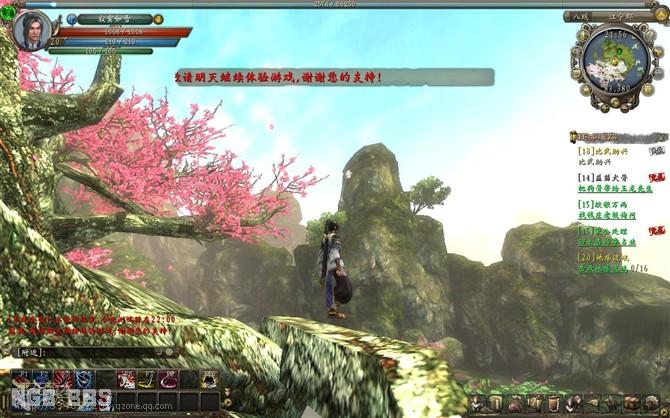Click the player character portrait

[29, 28]
